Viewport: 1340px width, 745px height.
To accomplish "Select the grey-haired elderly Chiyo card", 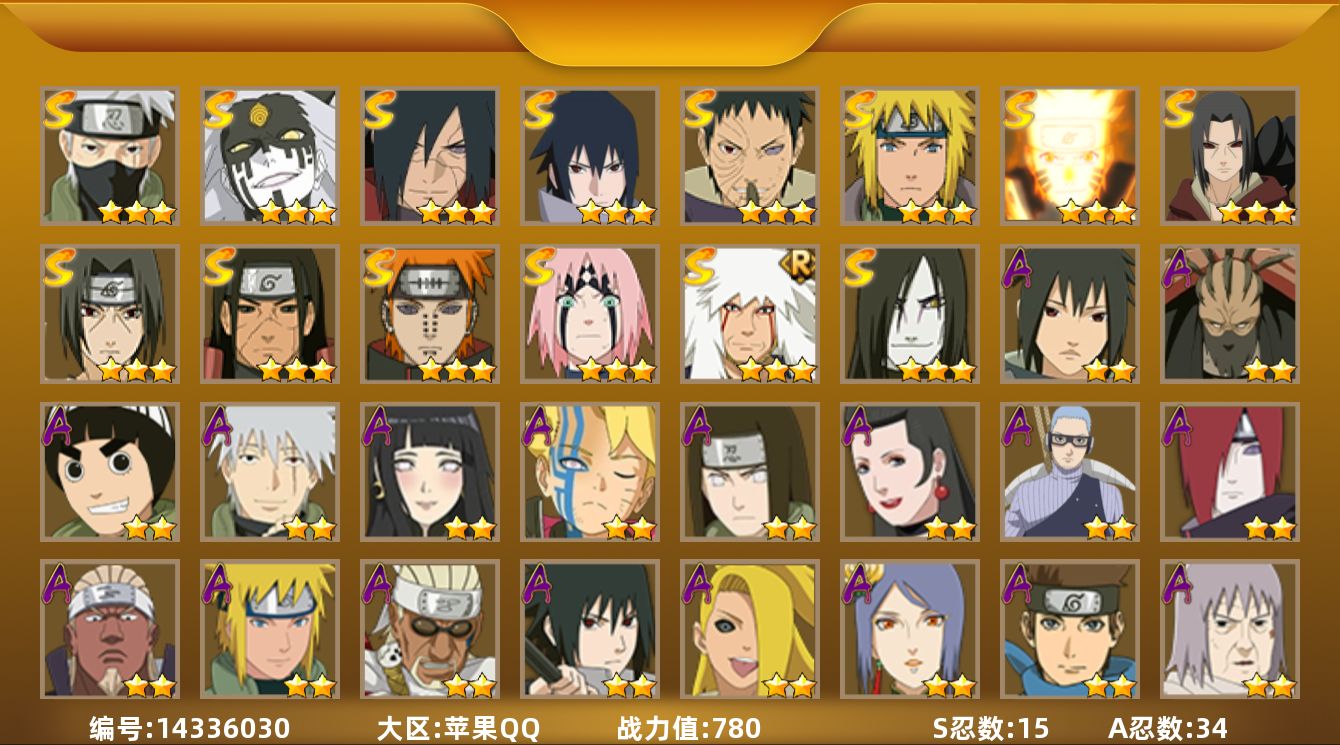I will click(1229, 629).
